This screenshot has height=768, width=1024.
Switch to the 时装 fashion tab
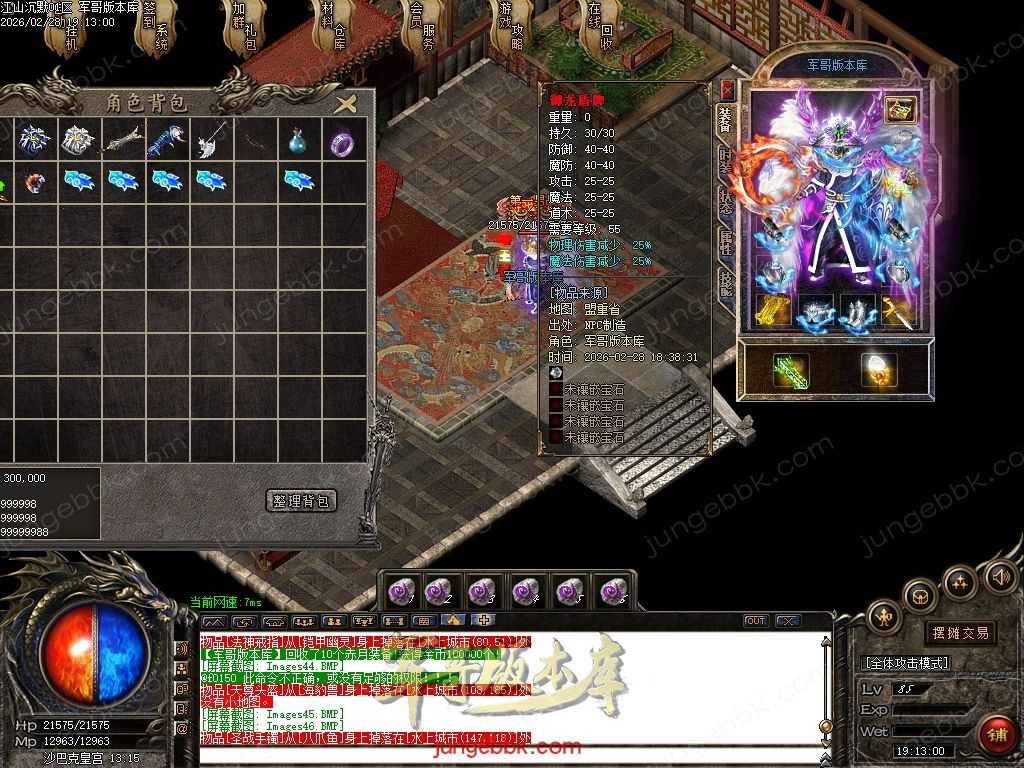click(726, 164)
